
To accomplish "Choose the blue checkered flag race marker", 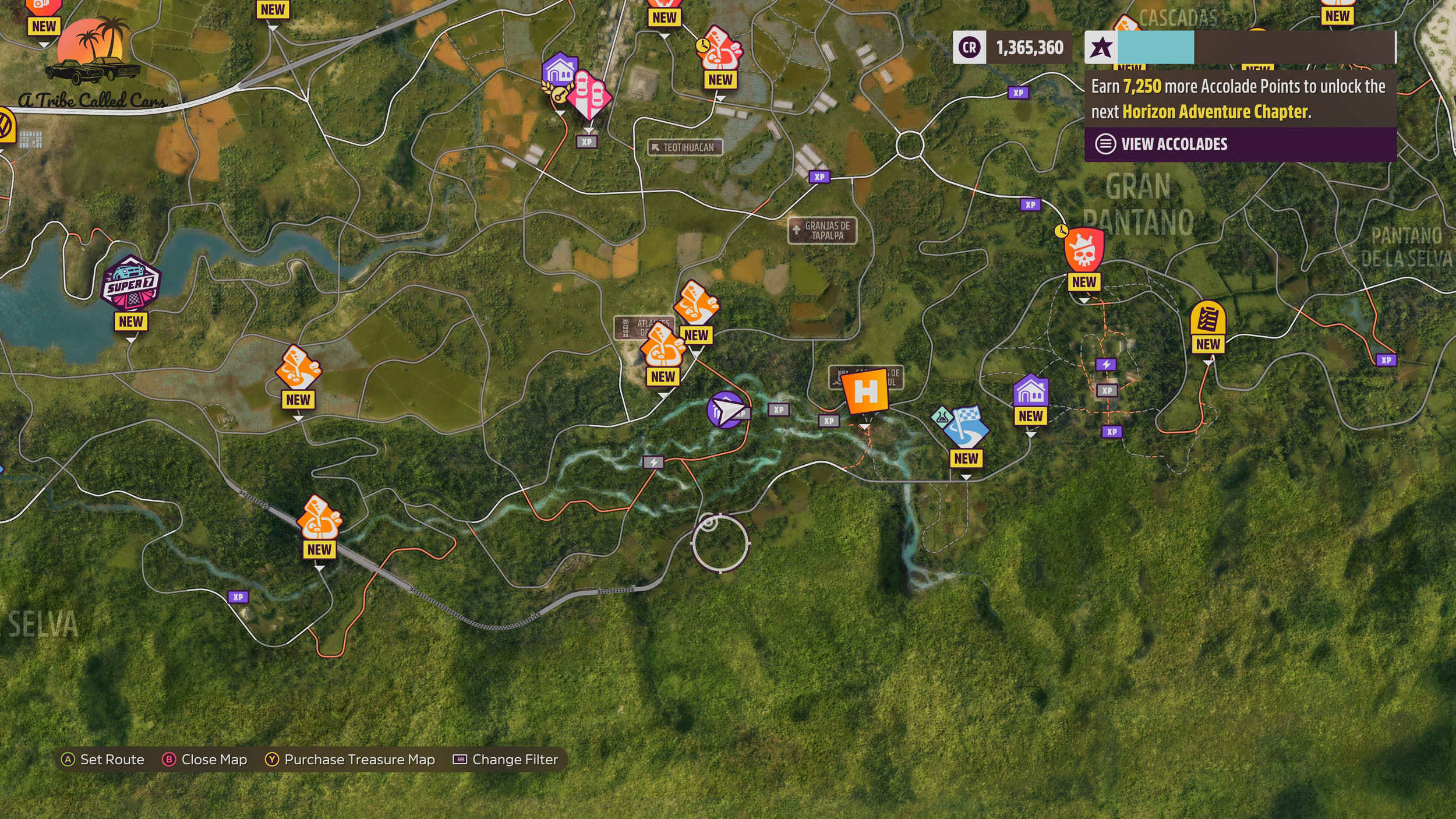I will click(966, 428).
